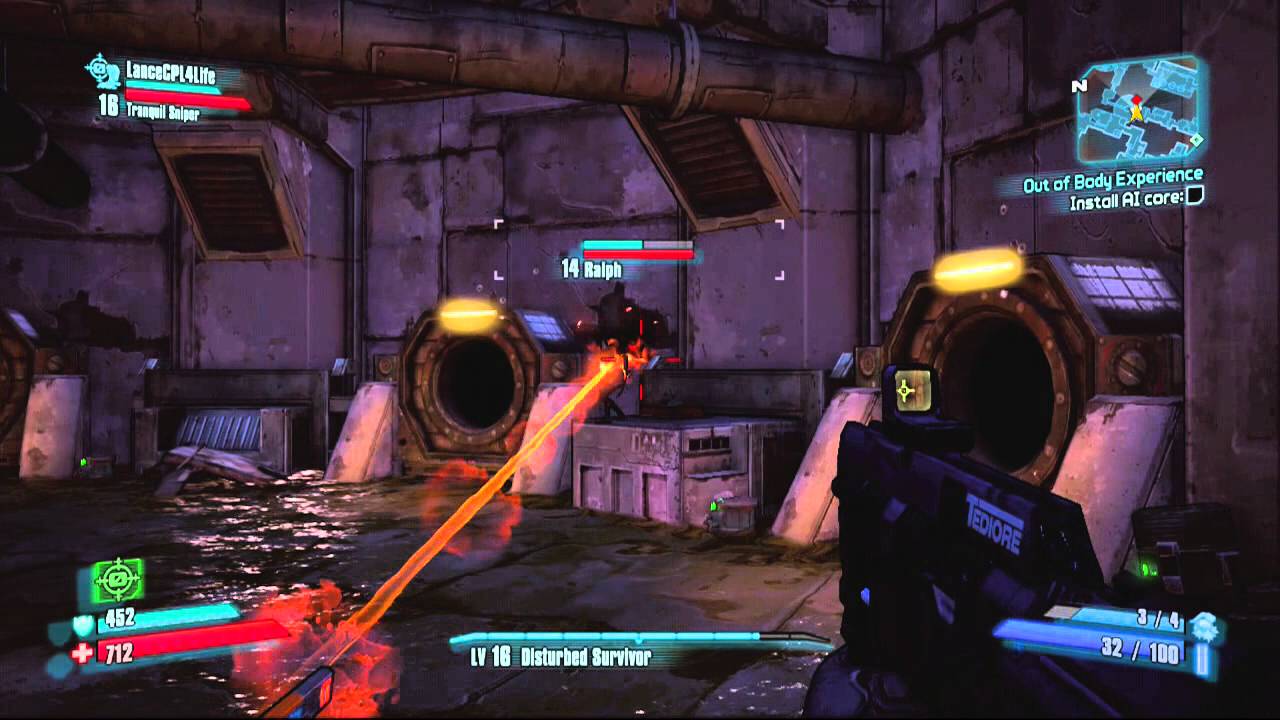The height and width of the screenshot is (720, 1280).
Task: Click the green action skill icon
Action: (x=119, y=579)
